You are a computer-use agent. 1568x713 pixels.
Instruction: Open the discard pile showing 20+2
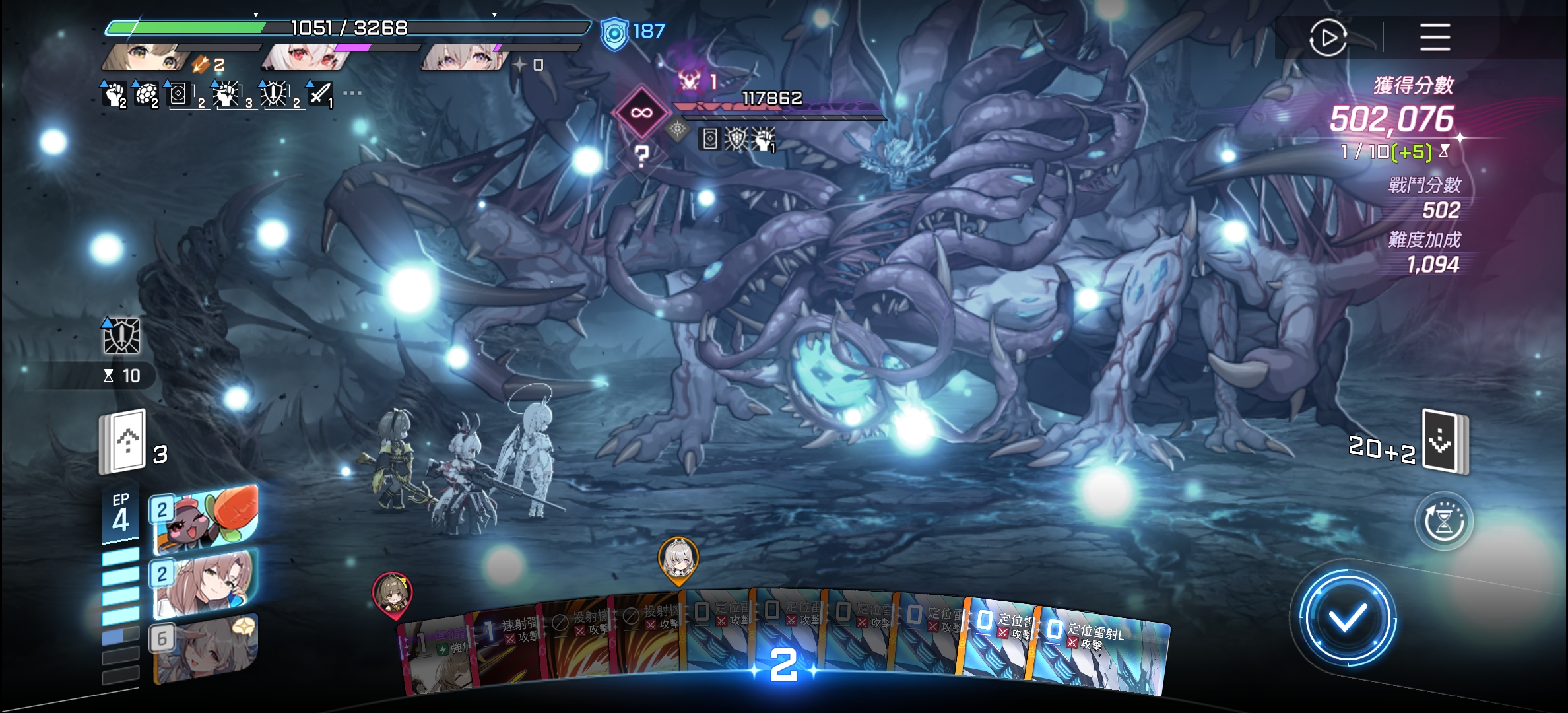[1445, 442]
